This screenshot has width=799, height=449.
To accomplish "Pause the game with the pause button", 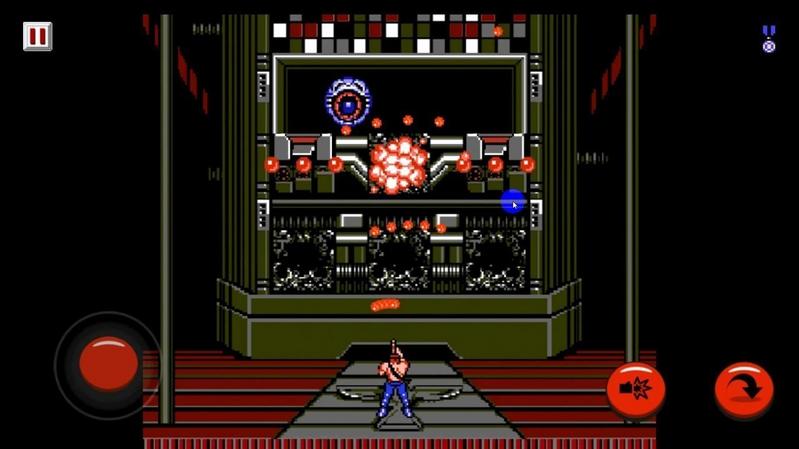I will pos(37,37).
